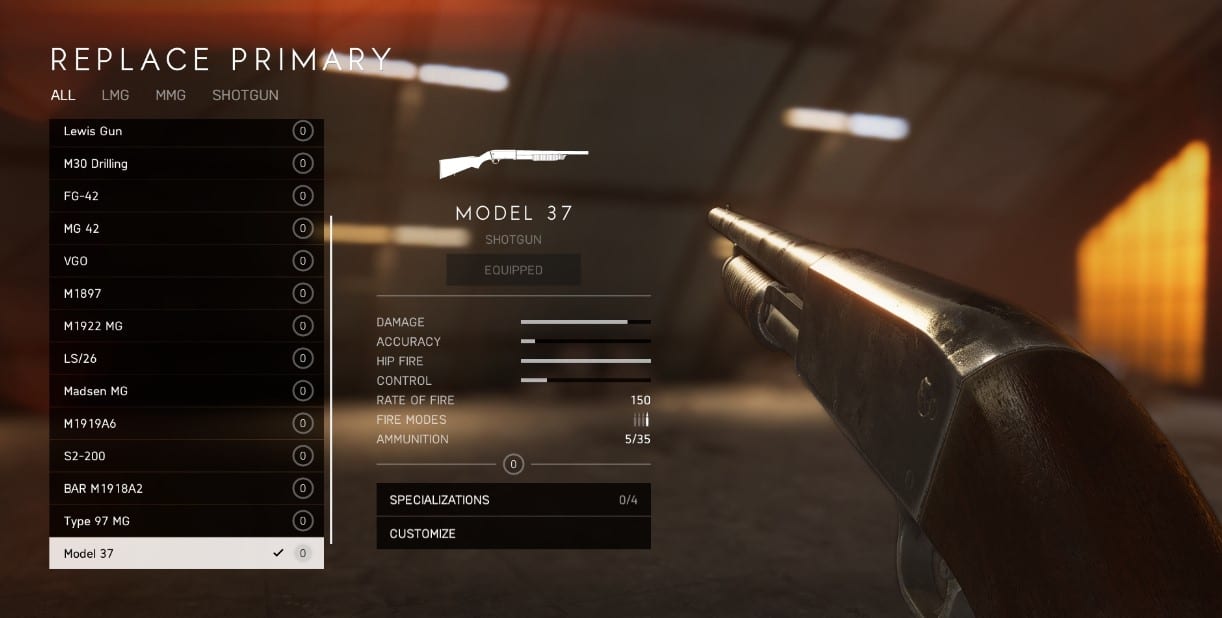1222x618 pixels.
Task: Open the Customize weapon option
Action: tap(513, 533)
